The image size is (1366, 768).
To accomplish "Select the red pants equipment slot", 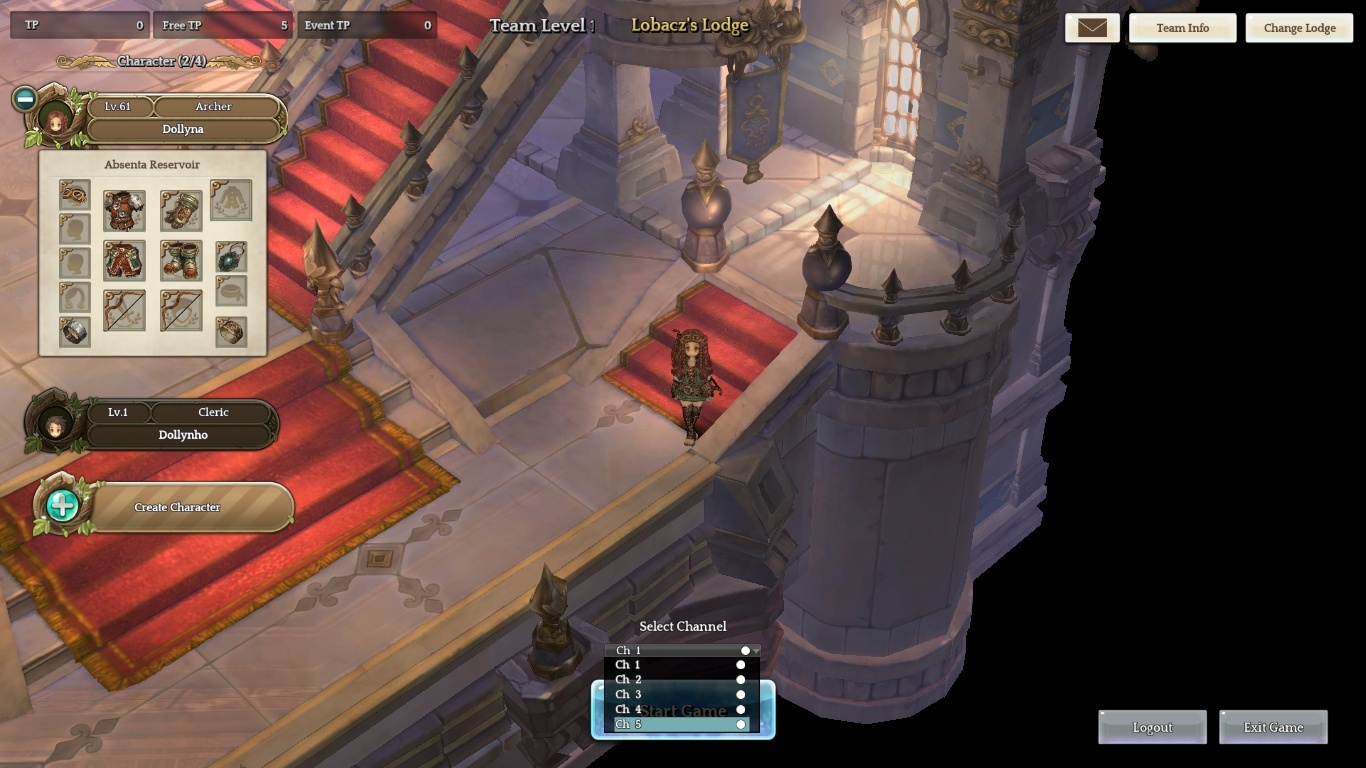I will point(124,260).
